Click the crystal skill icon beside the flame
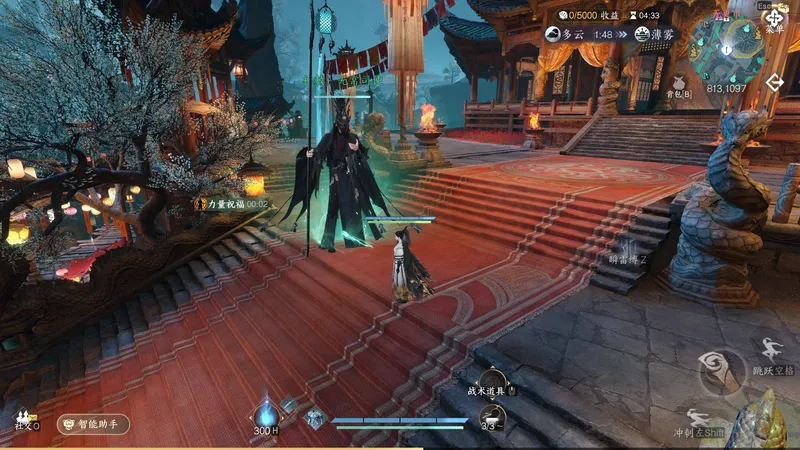 point(315,419)
